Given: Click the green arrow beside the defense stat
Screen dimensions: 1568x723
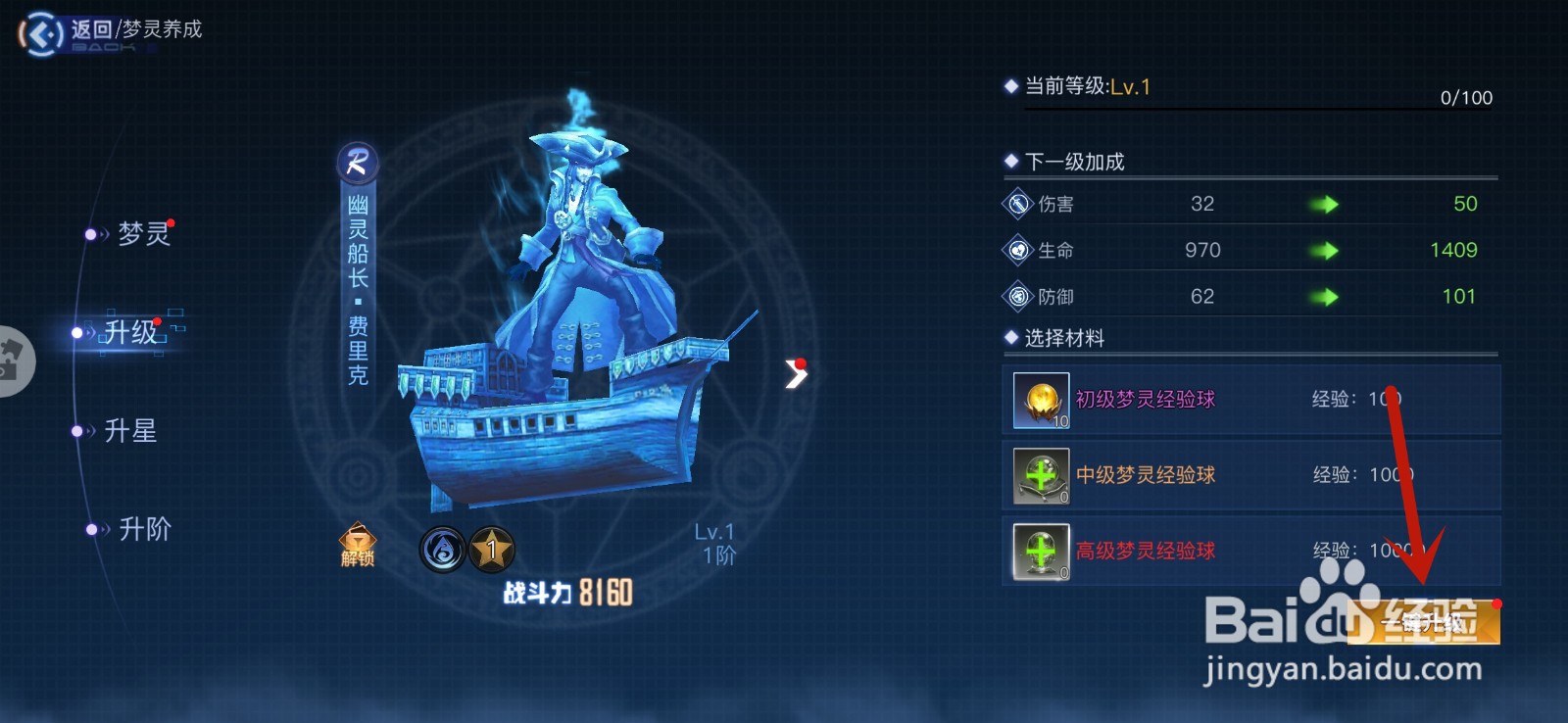Looking at the screenshot, I should coord(1325,296).
